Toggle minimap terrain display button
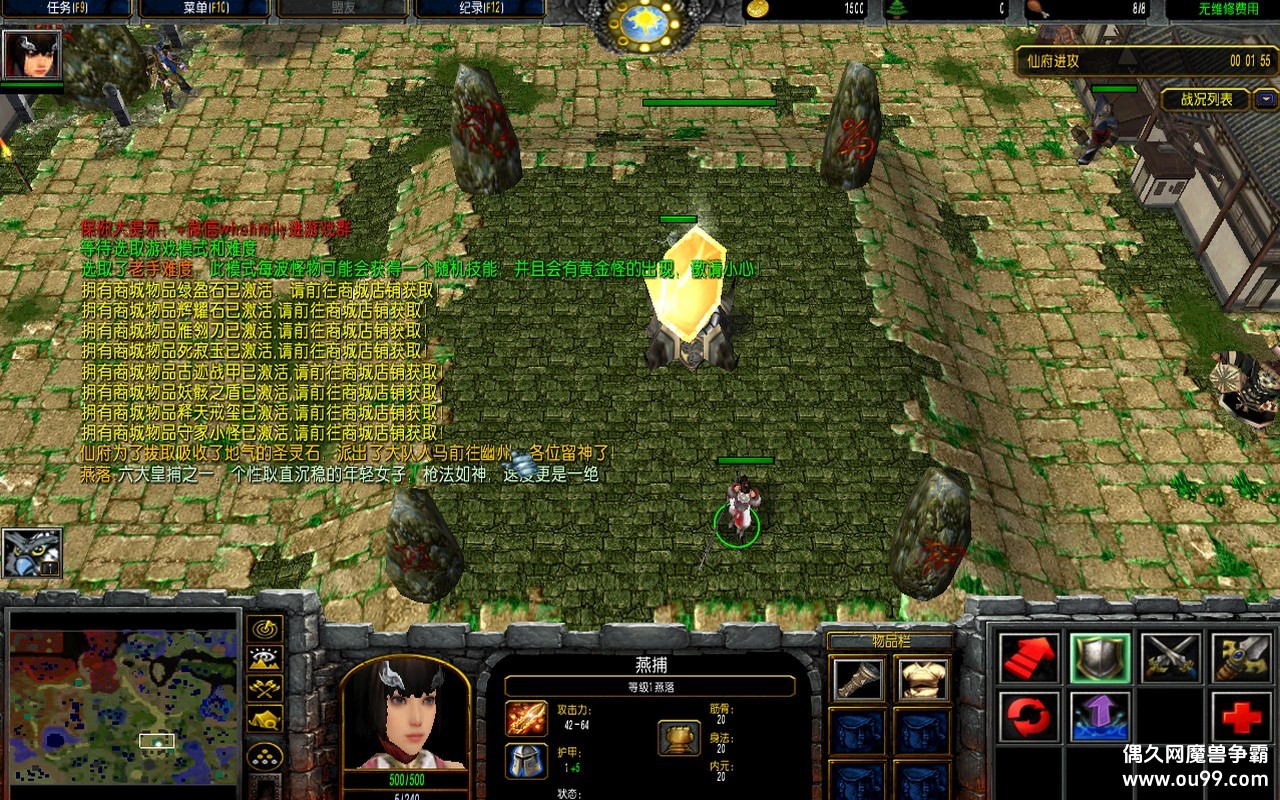 (265, 658)
